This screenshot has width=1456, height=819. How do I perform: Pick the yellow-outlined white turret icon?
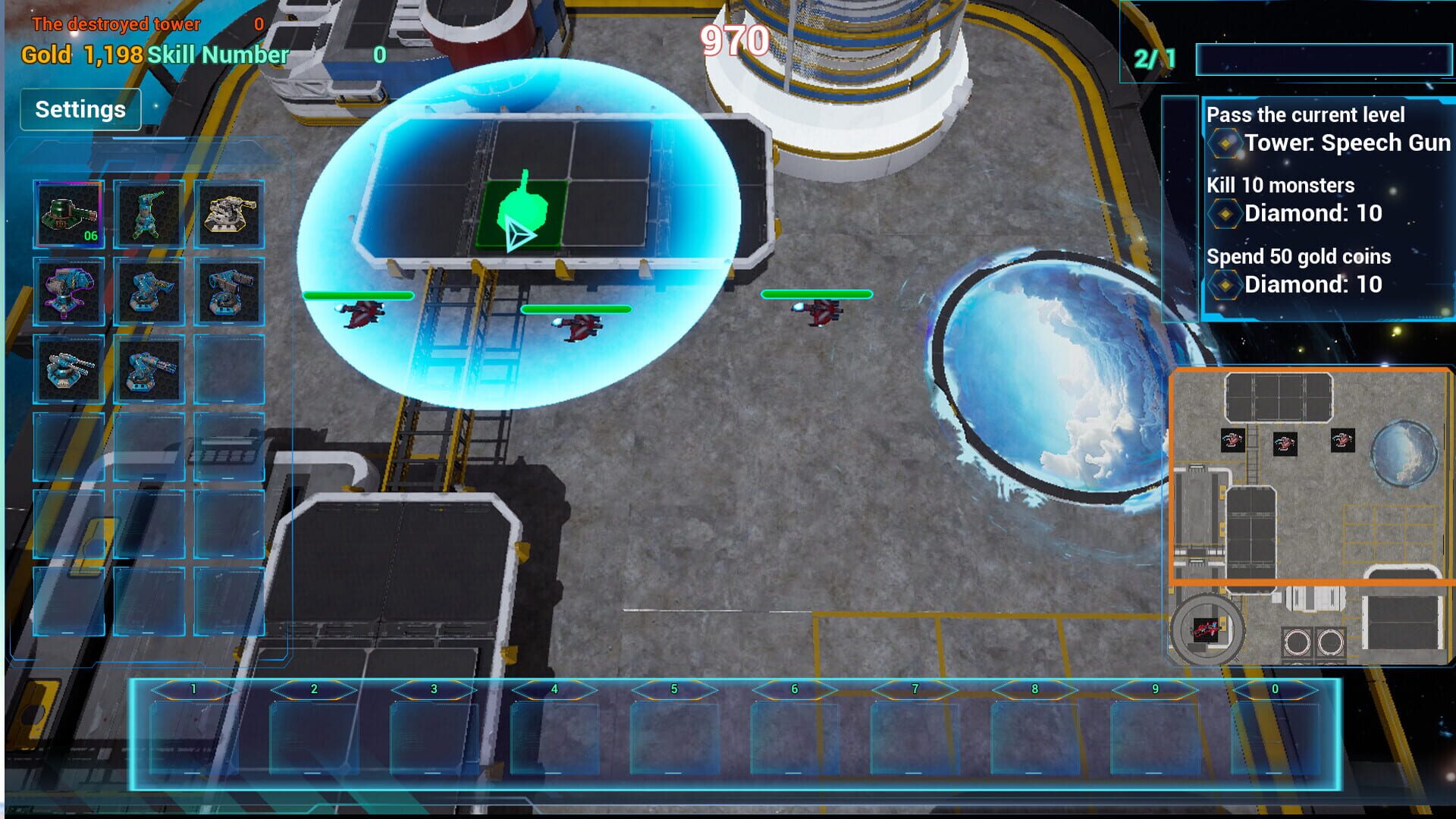[228, 215]
